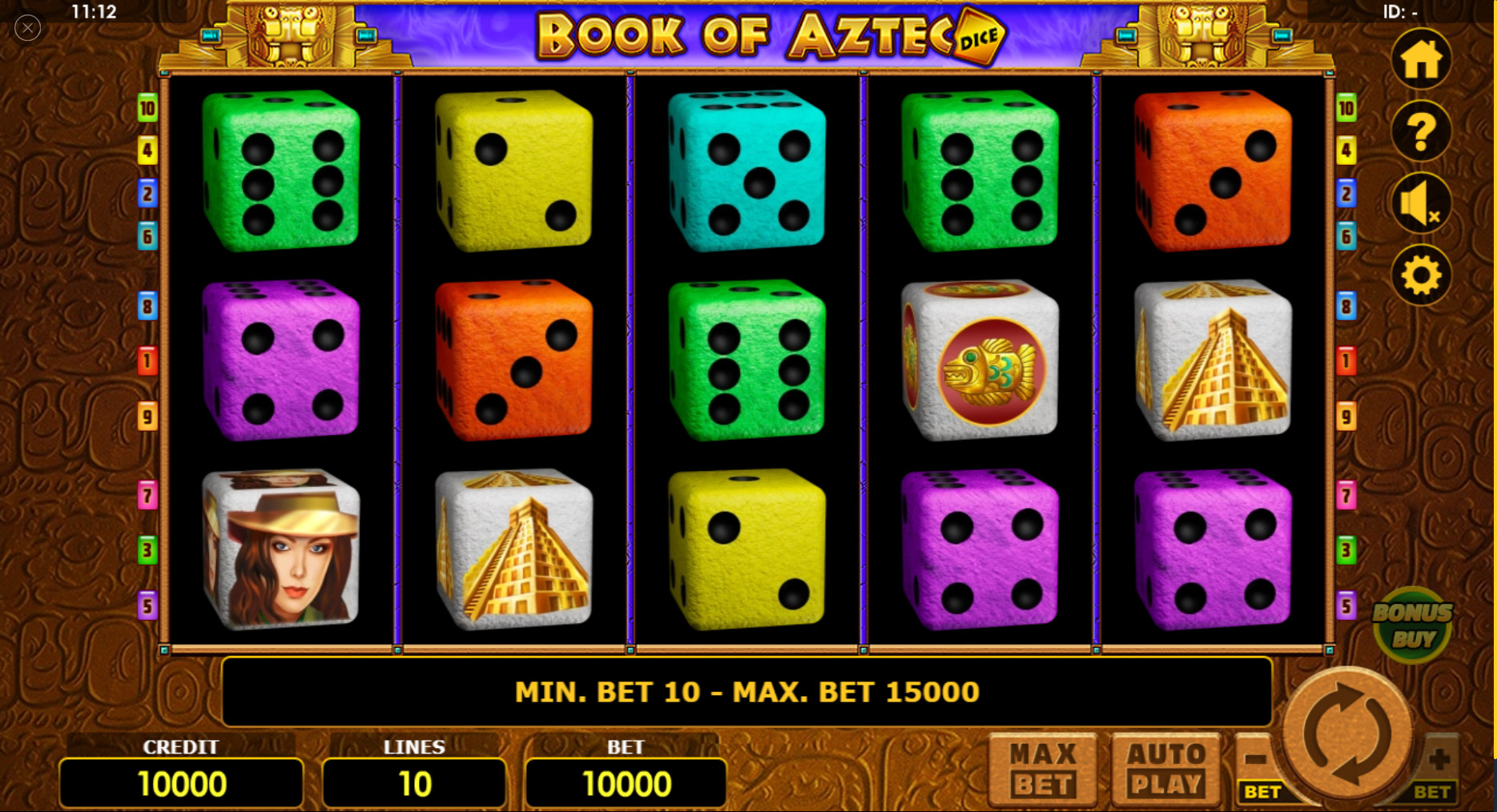
Task: Click the LINES value display
Action: [x=413, y=782]
